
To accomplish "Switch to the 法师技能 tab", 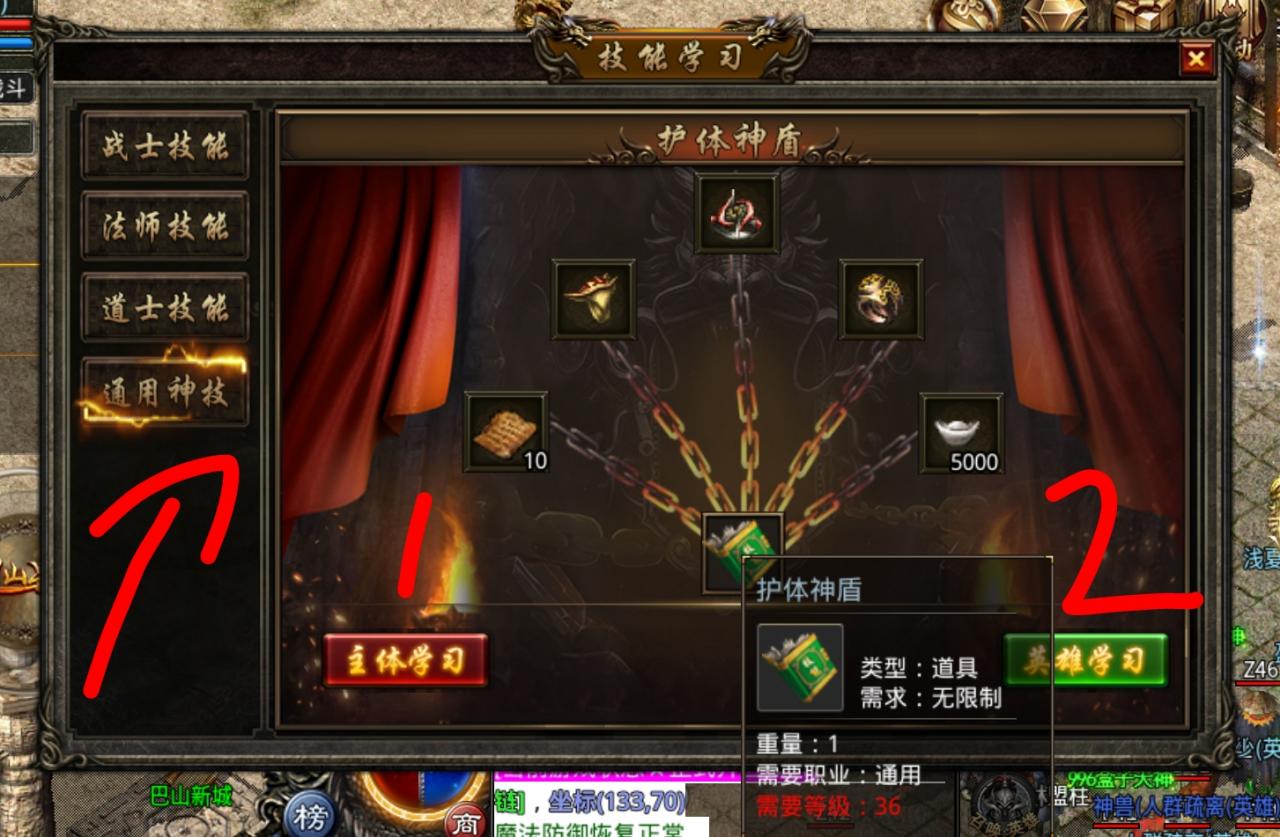I will click(x=165, y=227).
